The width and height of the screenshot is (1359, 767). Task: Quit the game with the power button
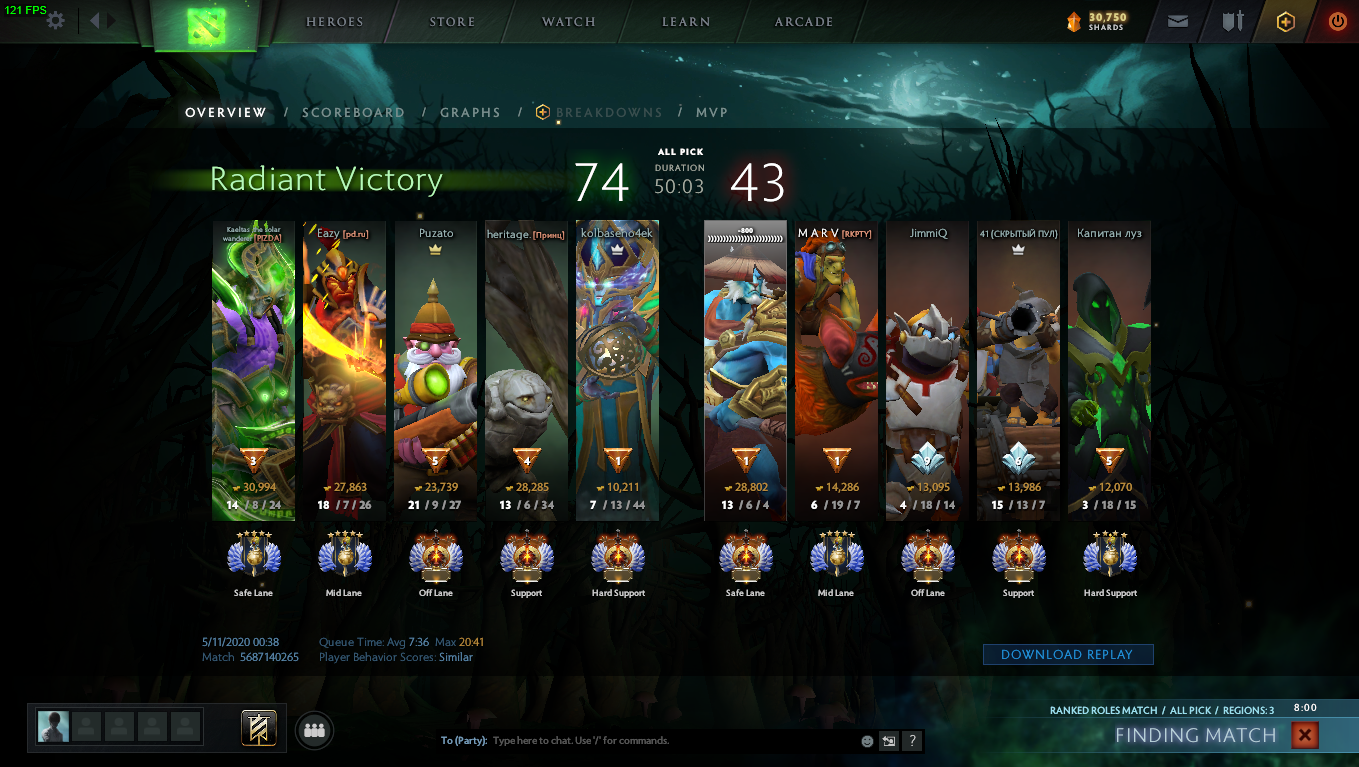point(1337,21)
